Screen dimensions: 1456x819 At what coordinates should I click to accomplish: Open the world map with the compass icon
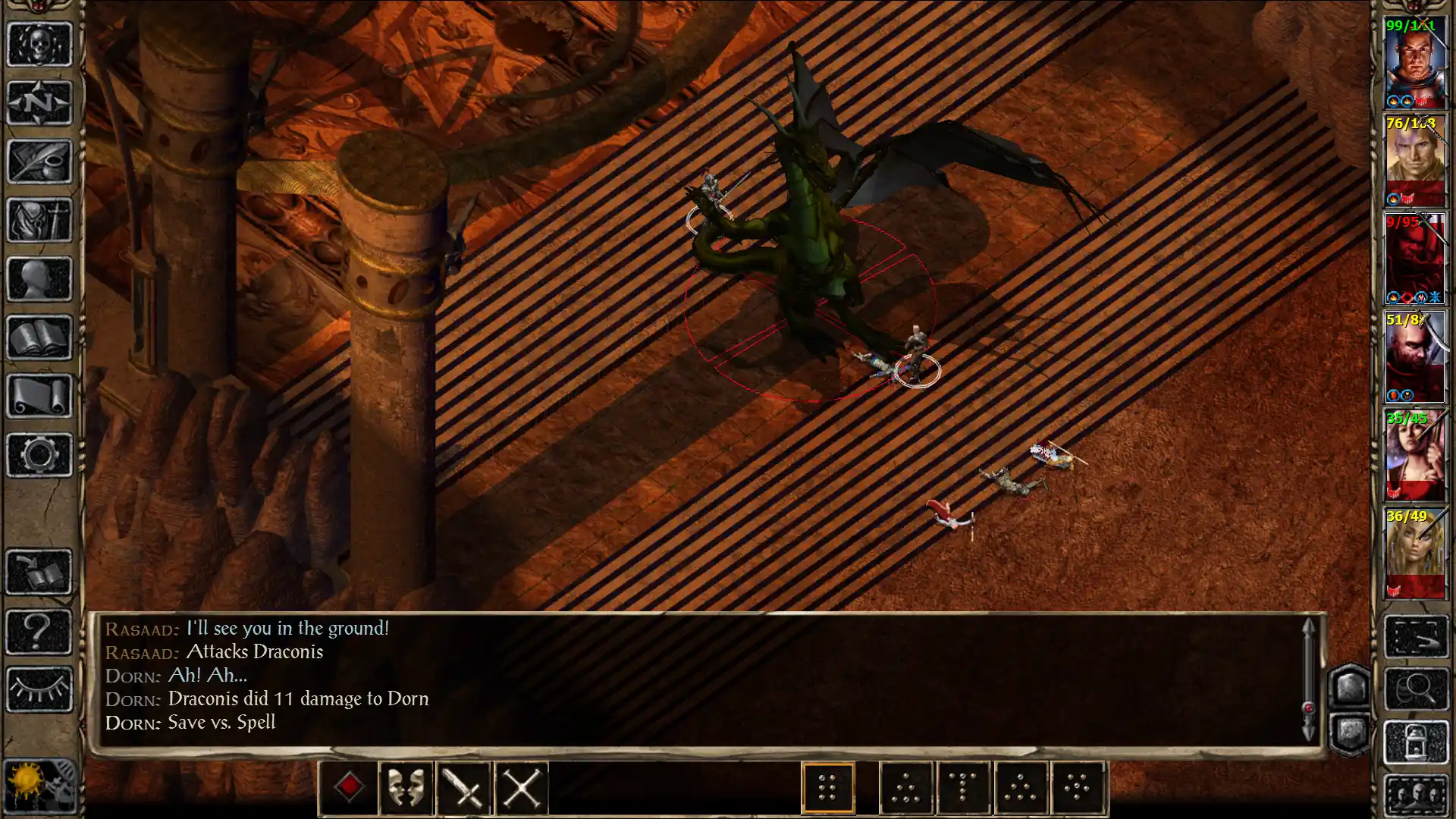pyautogui.click(x=38, y=102)
